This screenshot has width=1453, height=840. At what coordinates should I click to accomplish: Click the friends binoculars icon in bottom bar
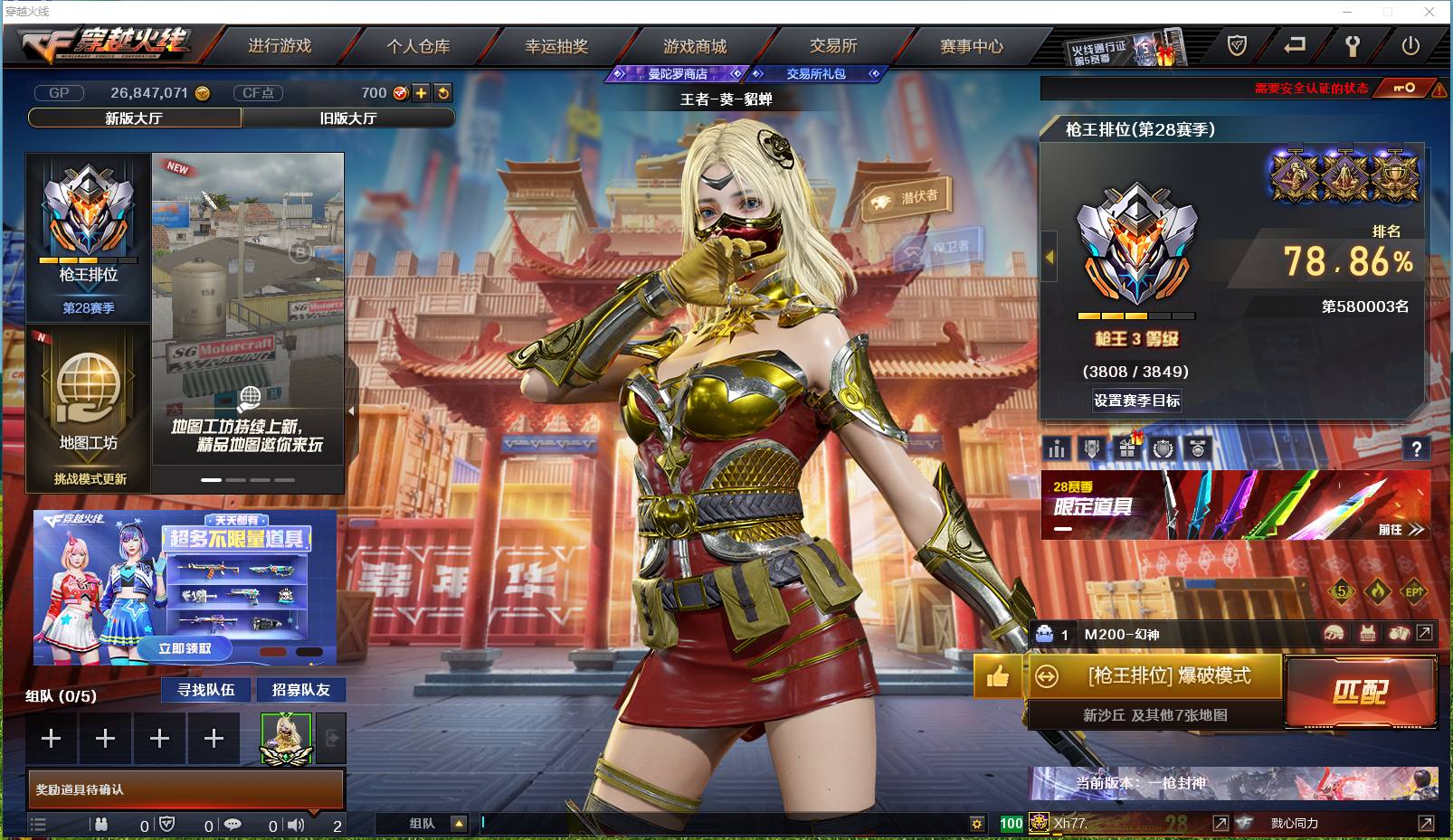click(x=102, y=825)
